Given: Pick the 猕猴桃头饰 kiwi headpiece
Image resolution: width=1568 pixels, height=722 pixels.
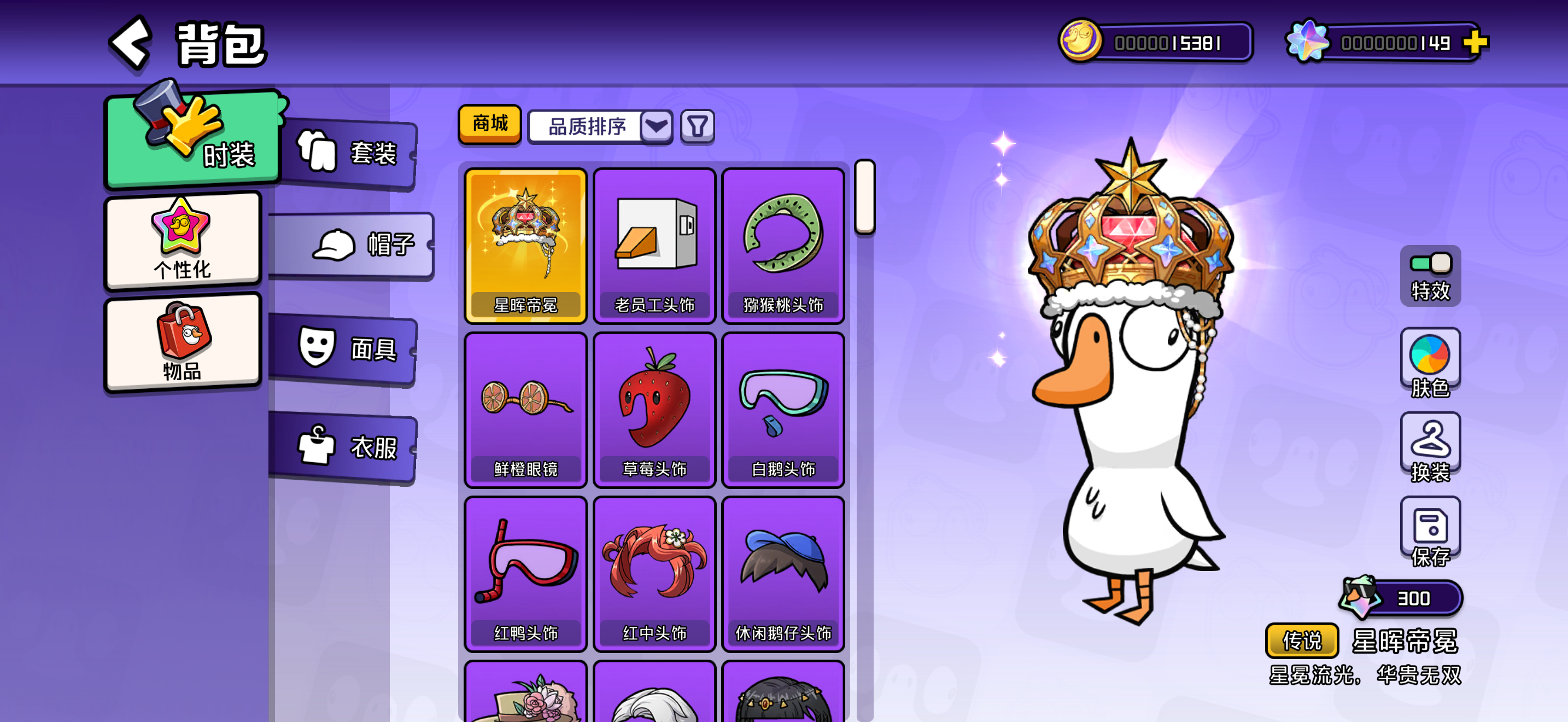Looking at the screenshot, I should tap(783, 244).
